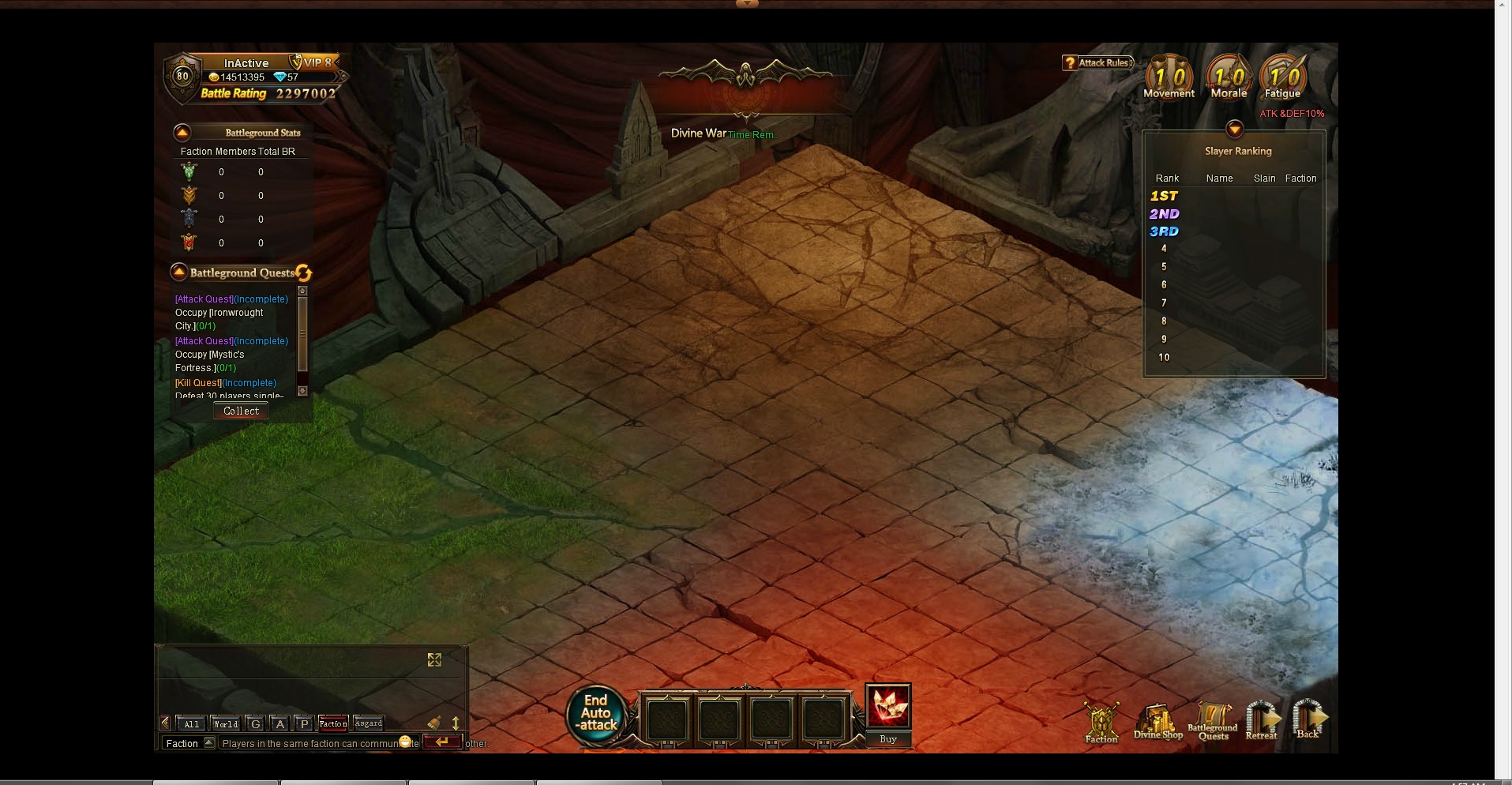
Task: Refresh the Battleground Quests list
Action: click(304, 273)
